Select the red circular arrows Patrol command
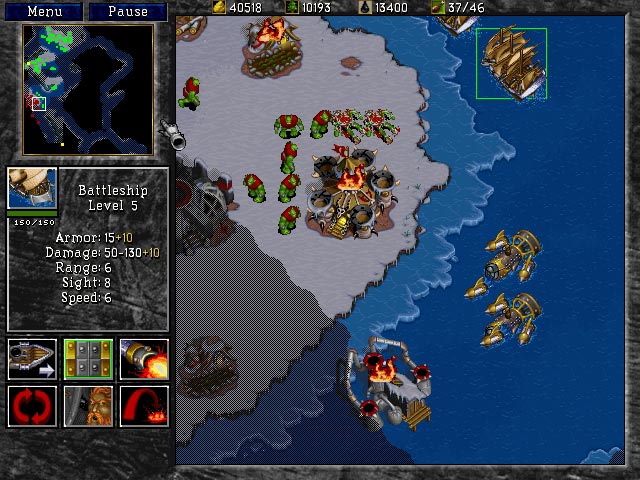Screen dimensions: 640x480 pyautogui.click(x=31, y=406)
